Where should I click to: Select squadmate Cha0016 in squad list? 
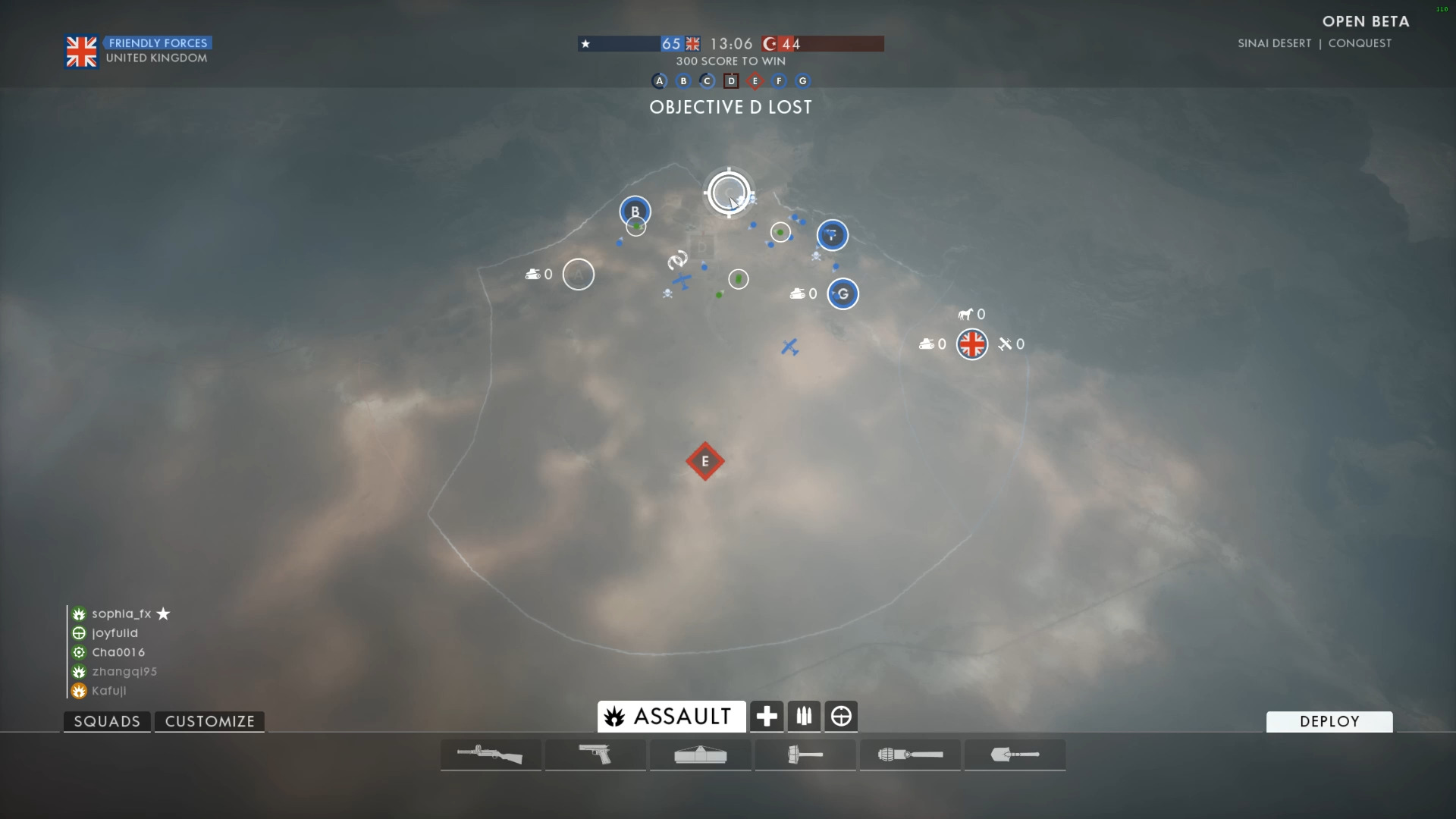[118, 652]
